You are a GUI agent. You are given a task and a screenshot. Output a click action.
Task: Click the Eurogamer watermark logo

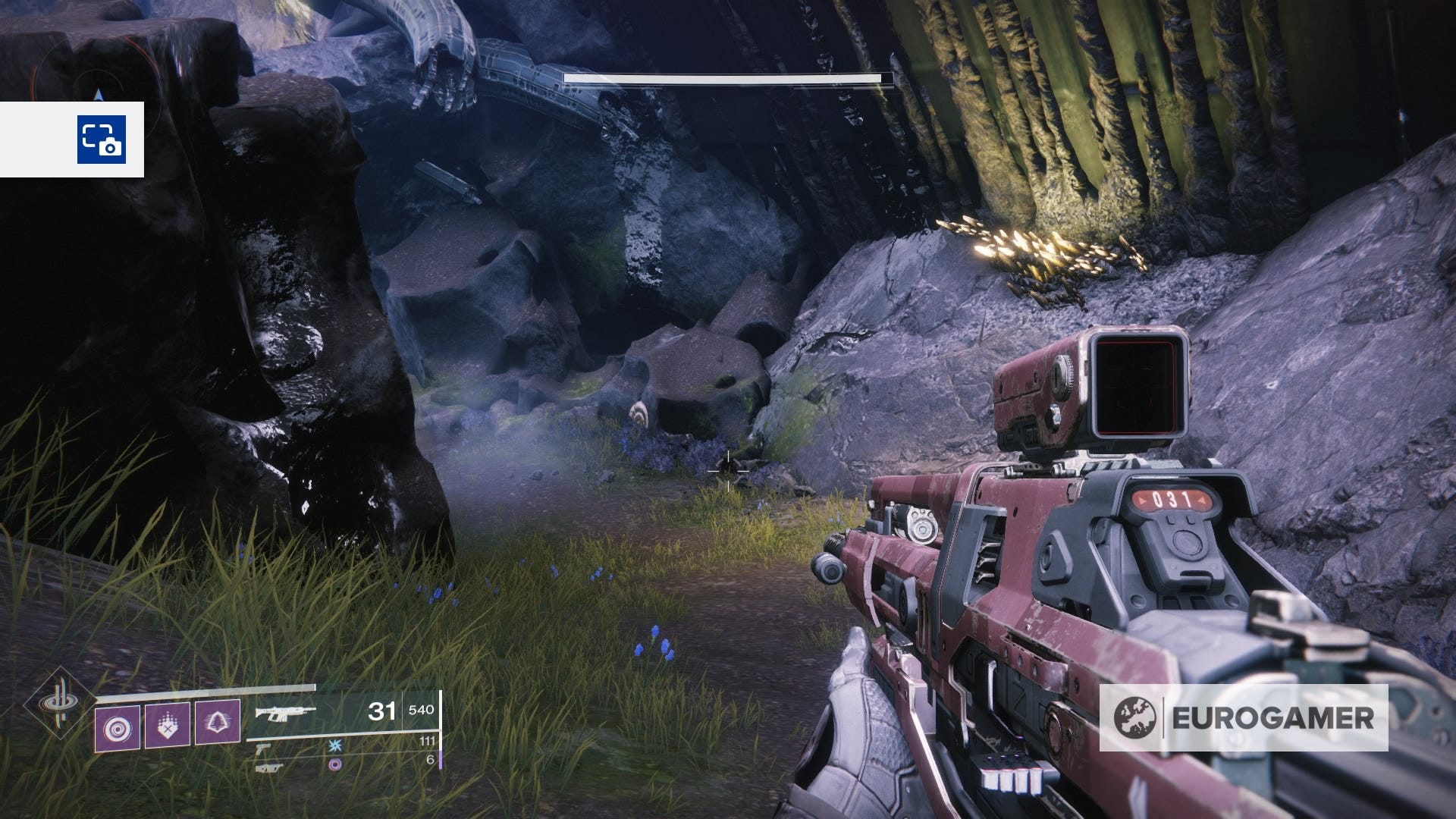point(1244,717)
